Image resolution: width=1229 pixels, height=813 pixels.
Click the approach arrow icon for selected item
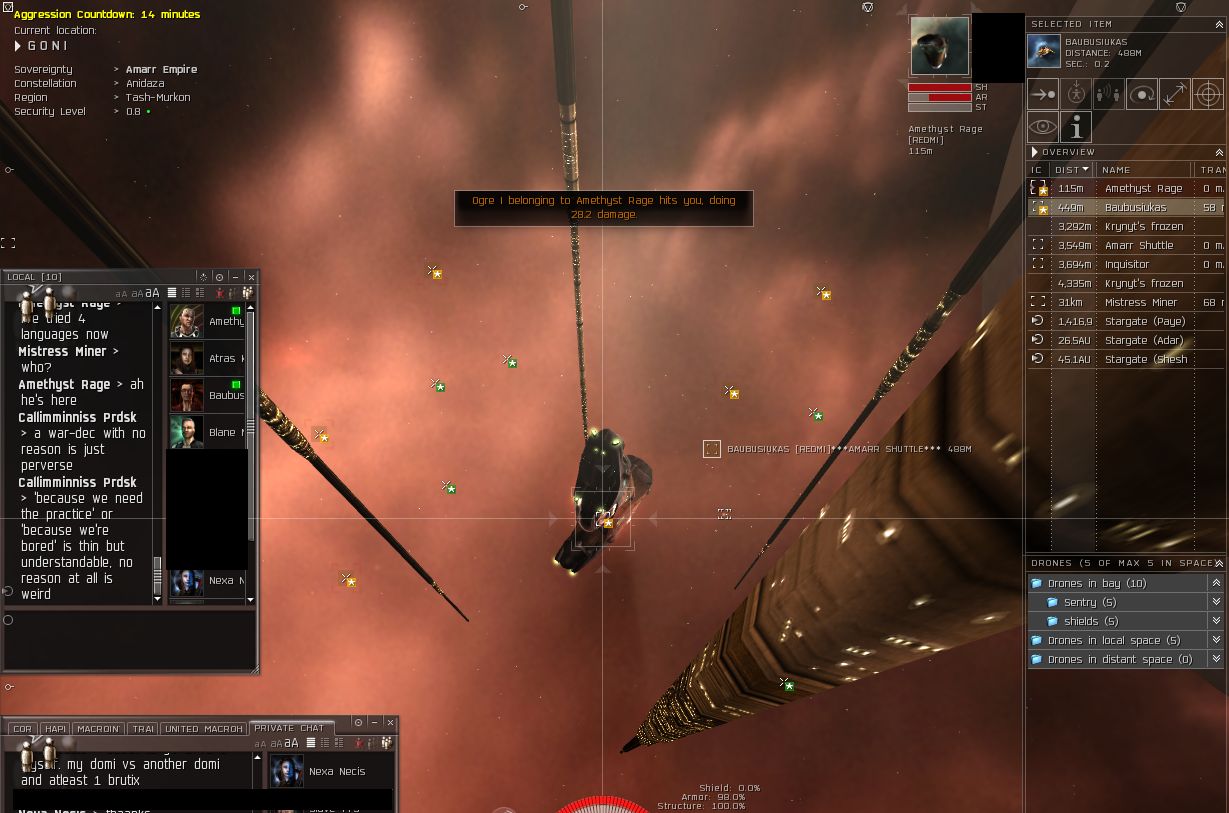[x=1043, y=95]
